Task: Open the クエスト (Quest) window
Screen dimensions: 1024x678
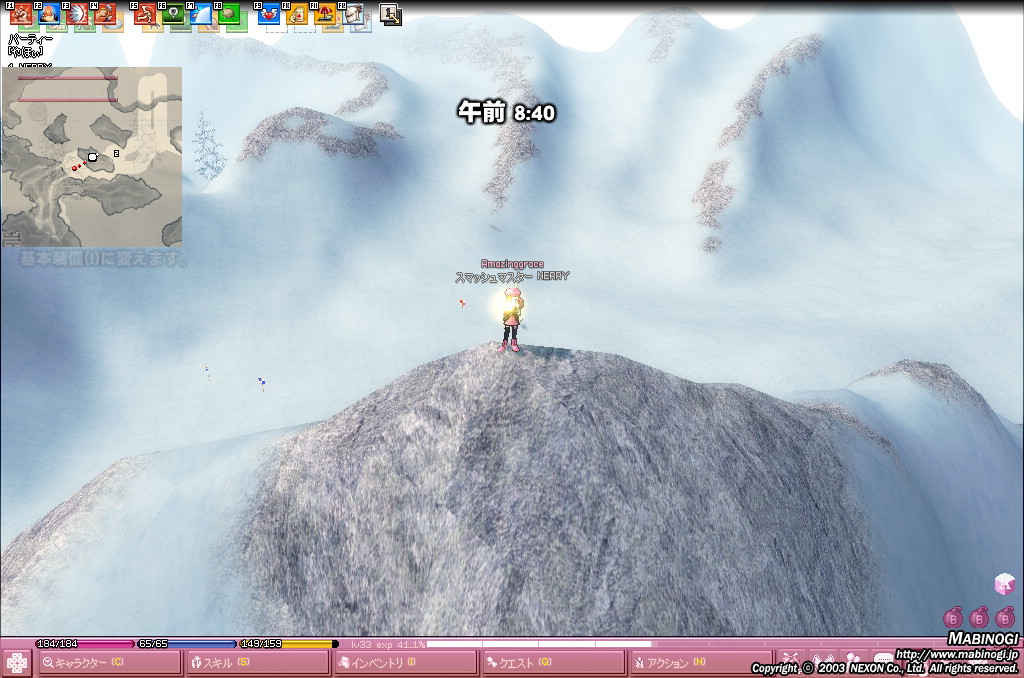Action: point(553,663)
